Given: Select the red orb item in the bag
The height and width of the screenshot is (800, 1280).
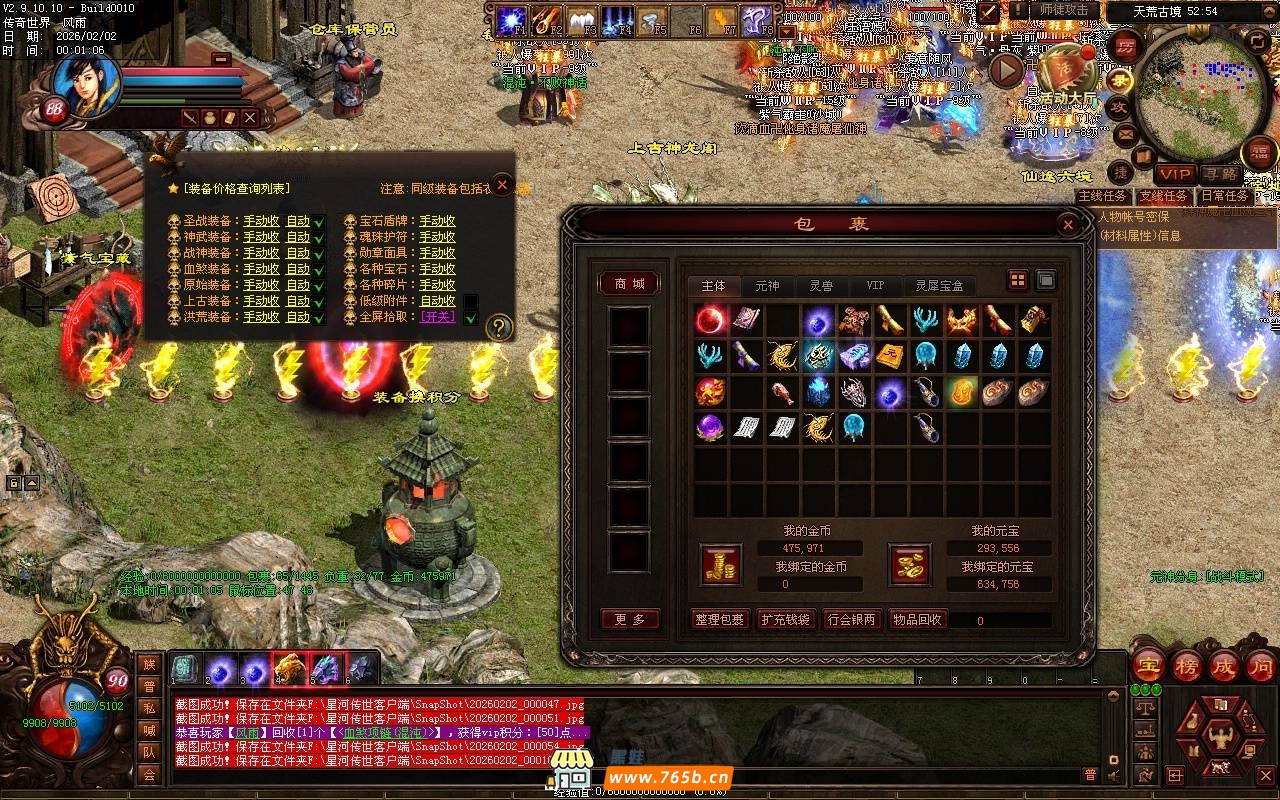Looking at the screenshot, I should pos(711,320).
